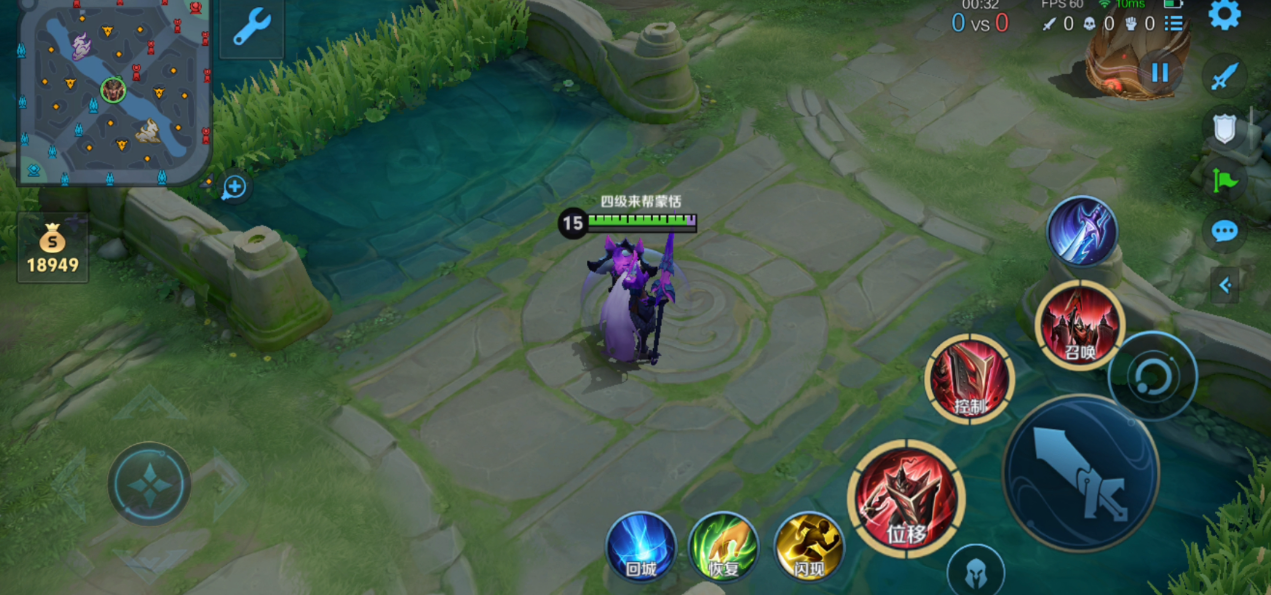Activate the 回城 recall skill
The image size is (1271, 595).
tap(641, 546)
